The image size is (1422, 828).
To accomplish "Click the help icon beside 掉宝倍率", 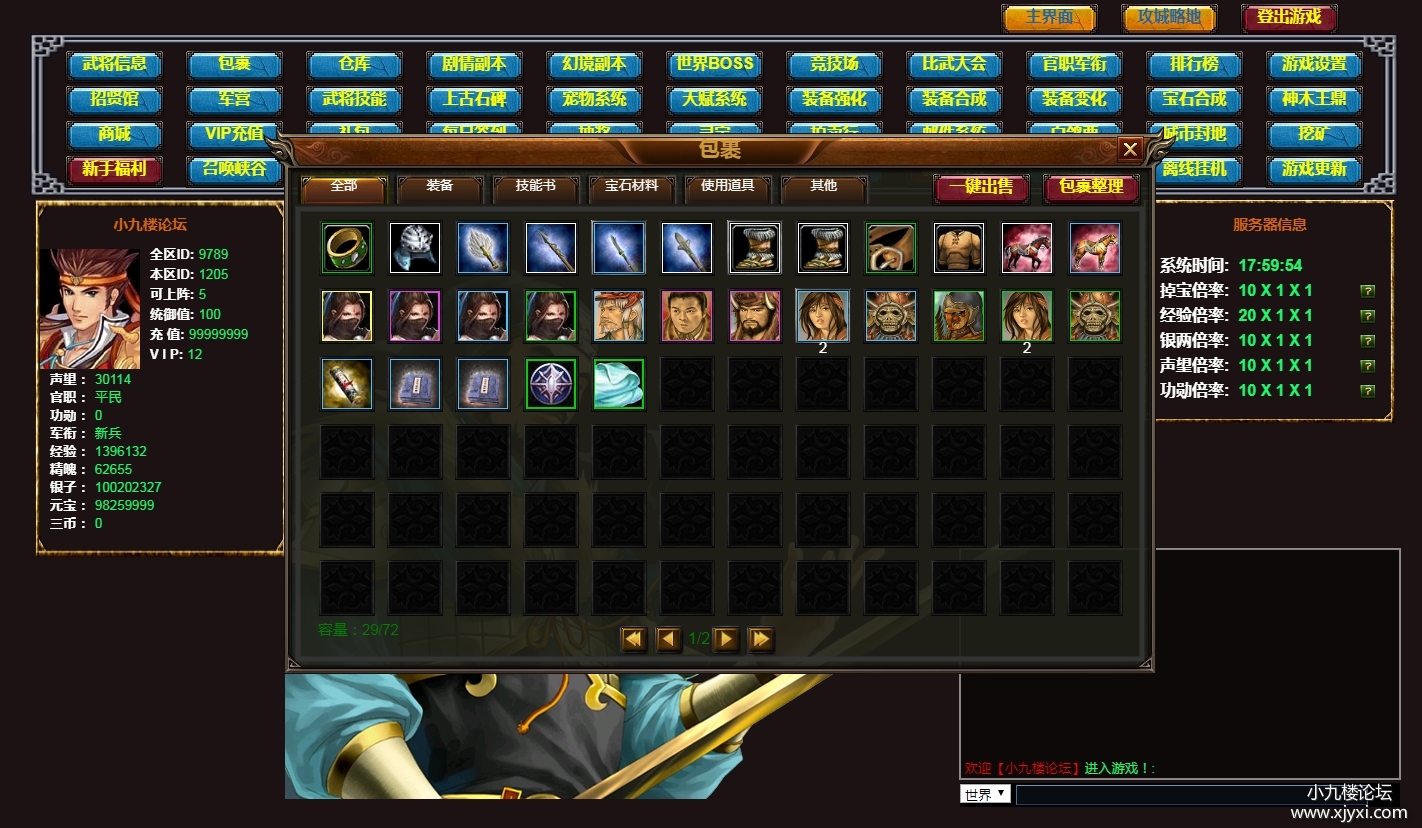I will [x=1368, y=292].
